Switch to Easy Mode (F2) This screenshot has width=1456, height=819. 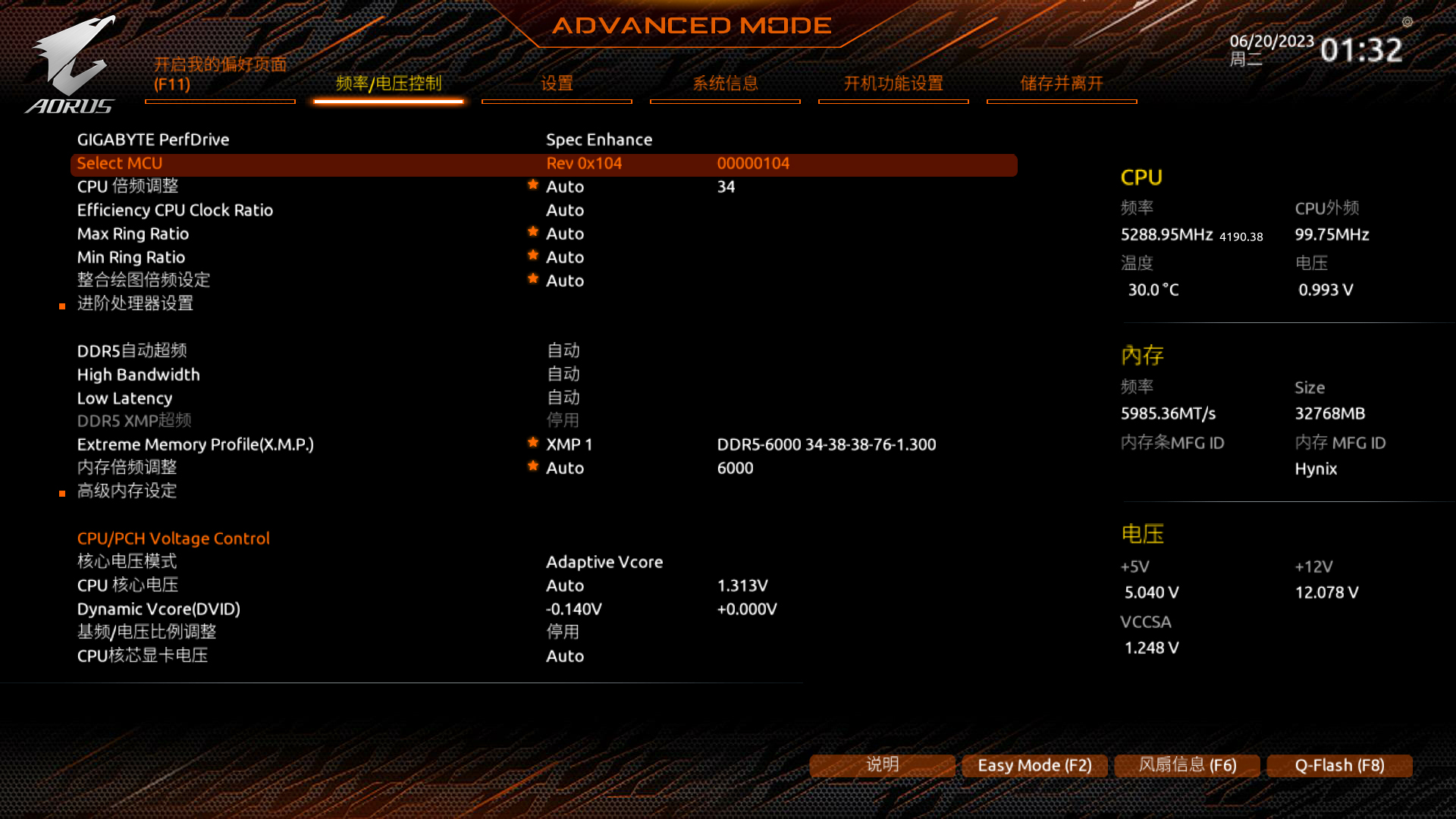click(x=1034, y=765)
